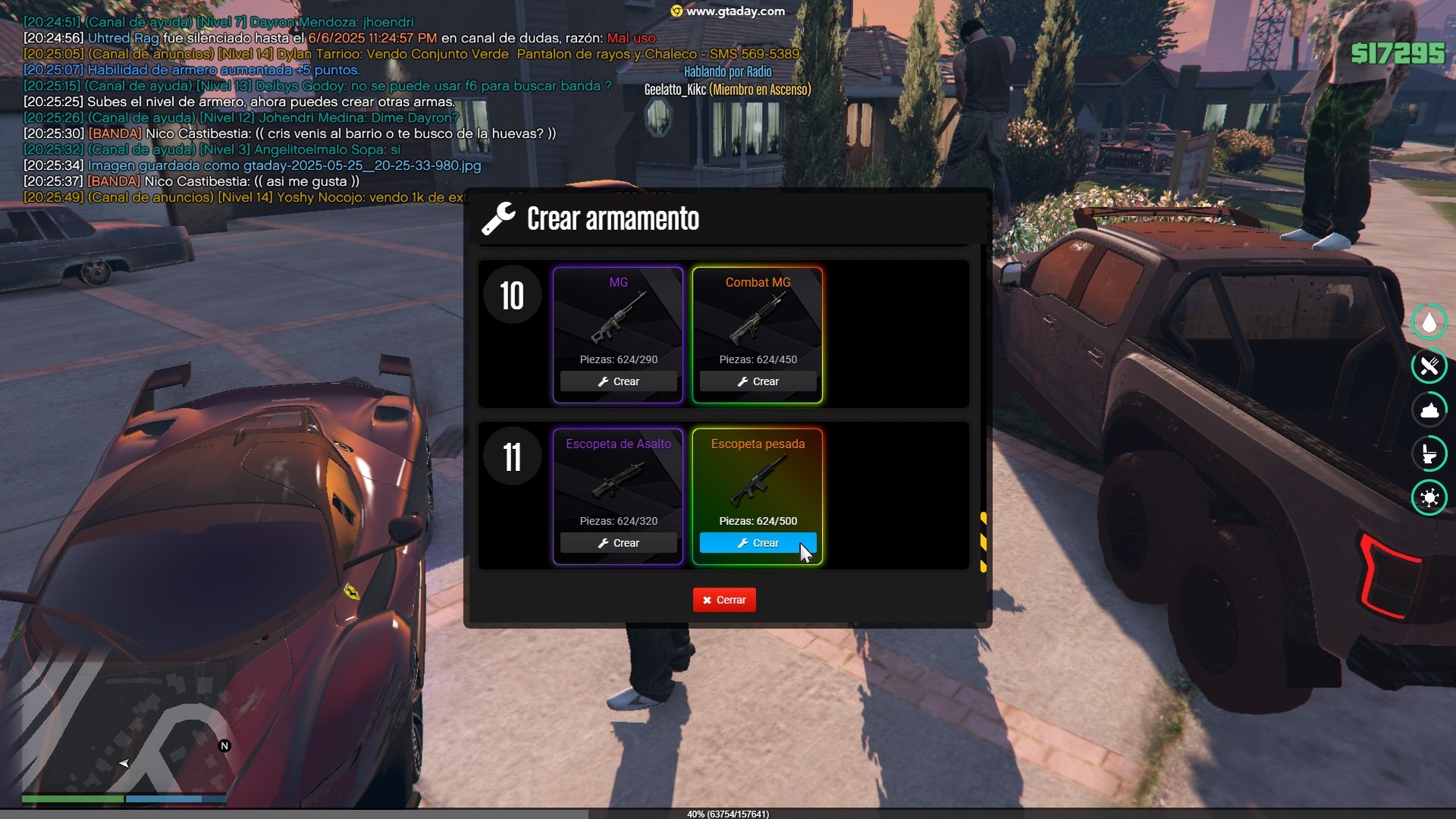Build the Escopeta de Asalto
Screen dimensions: 1456x819
coord(618,543)
